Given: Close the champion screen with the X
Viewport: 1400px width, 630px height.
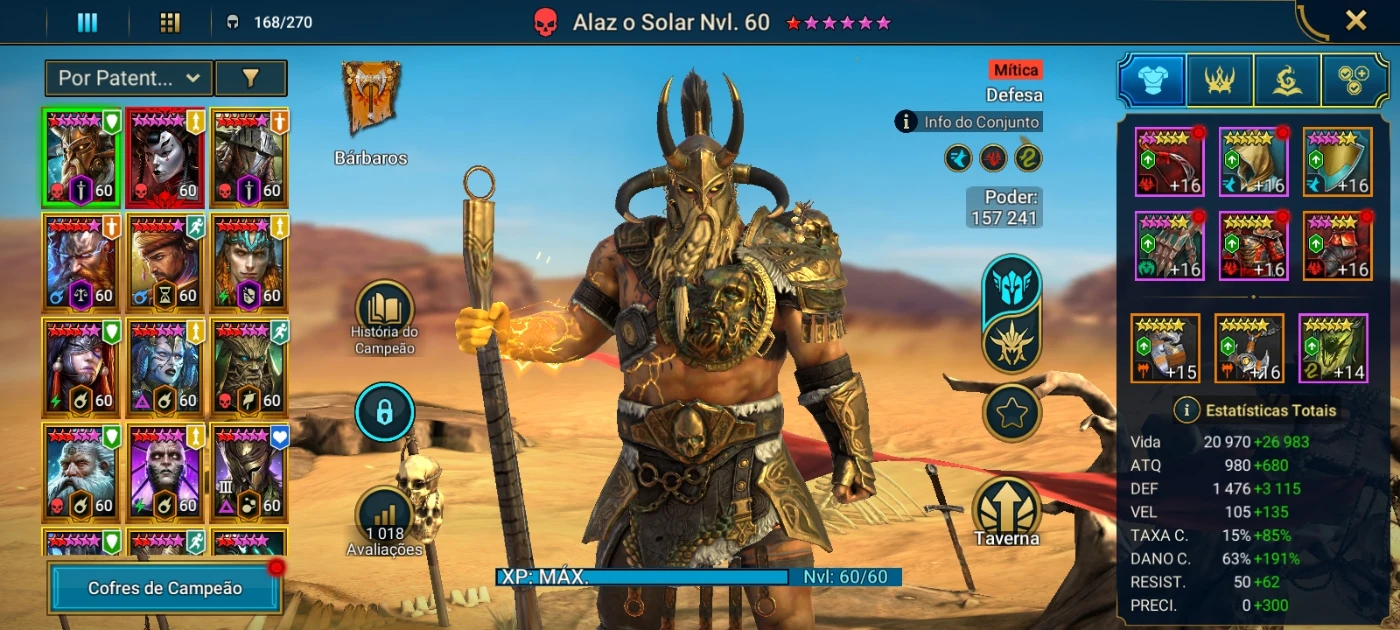Looking at the screenshot, I should pyautogui.click(x=1355, y=21).
